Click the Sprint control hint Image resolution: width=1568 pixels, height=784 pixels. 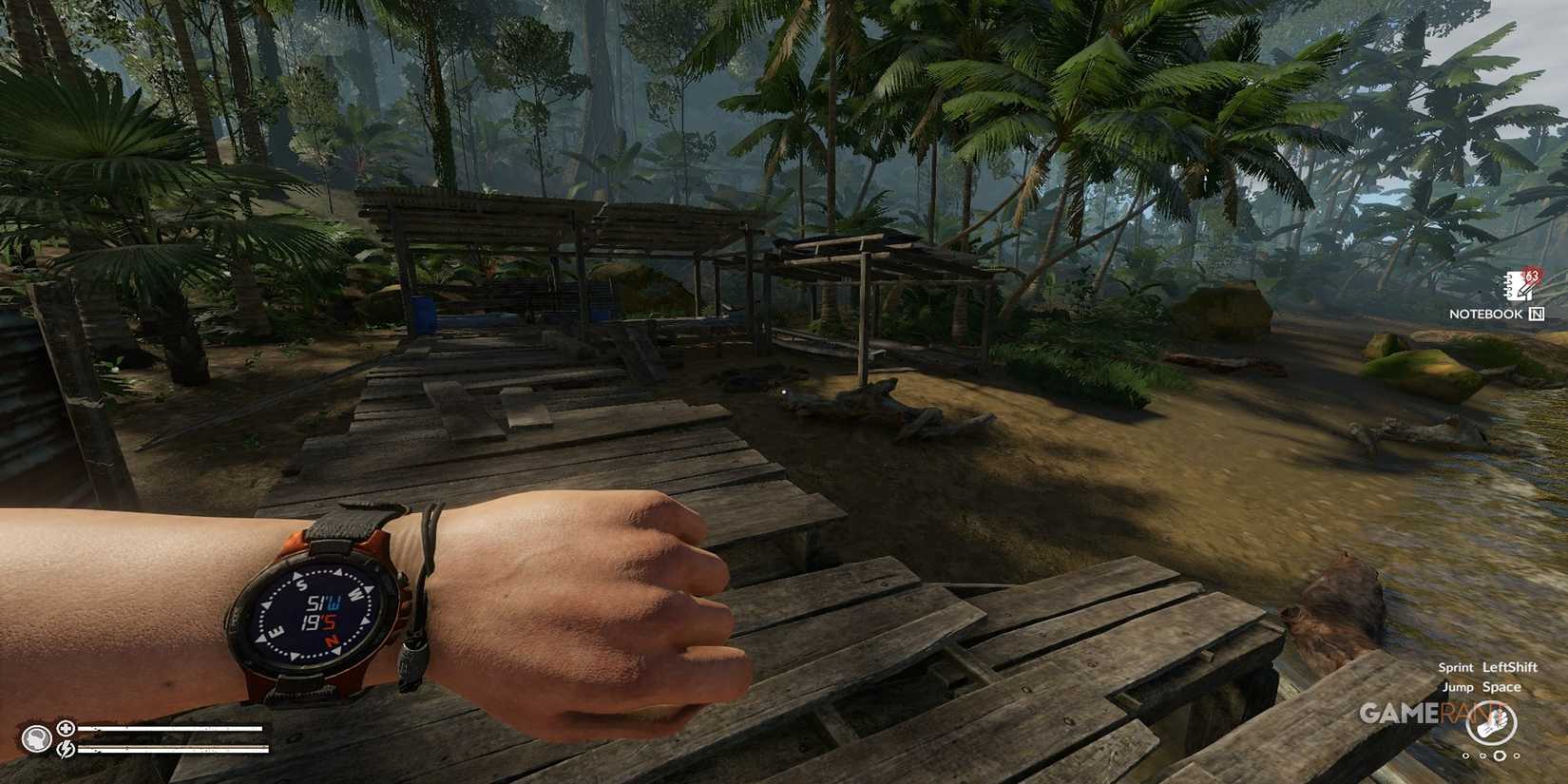coord(1456,668)
